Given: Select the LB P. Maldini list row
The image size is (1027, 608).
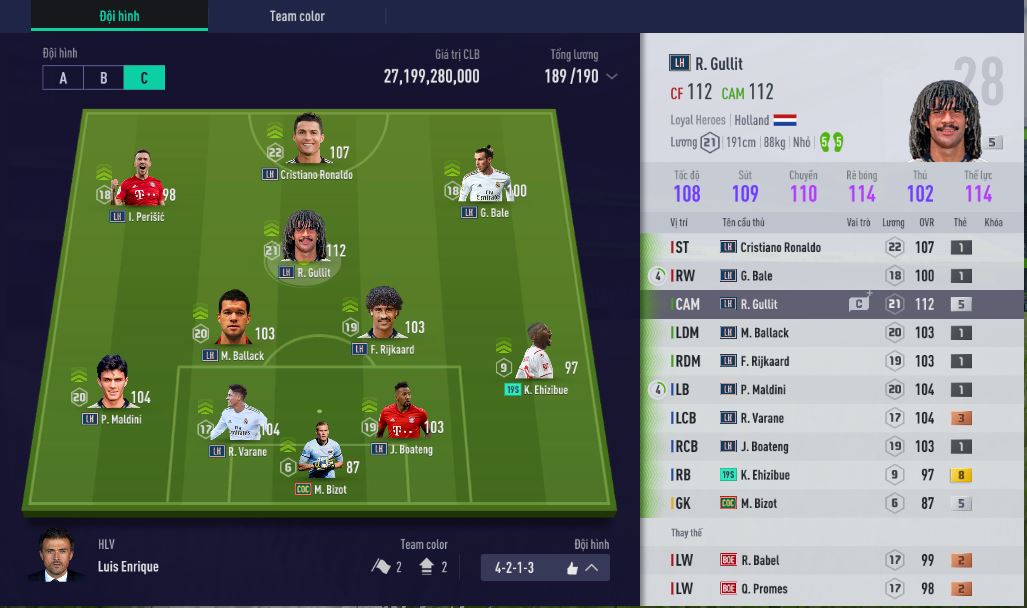Looking at the screenshot, I should click(832, 390).
